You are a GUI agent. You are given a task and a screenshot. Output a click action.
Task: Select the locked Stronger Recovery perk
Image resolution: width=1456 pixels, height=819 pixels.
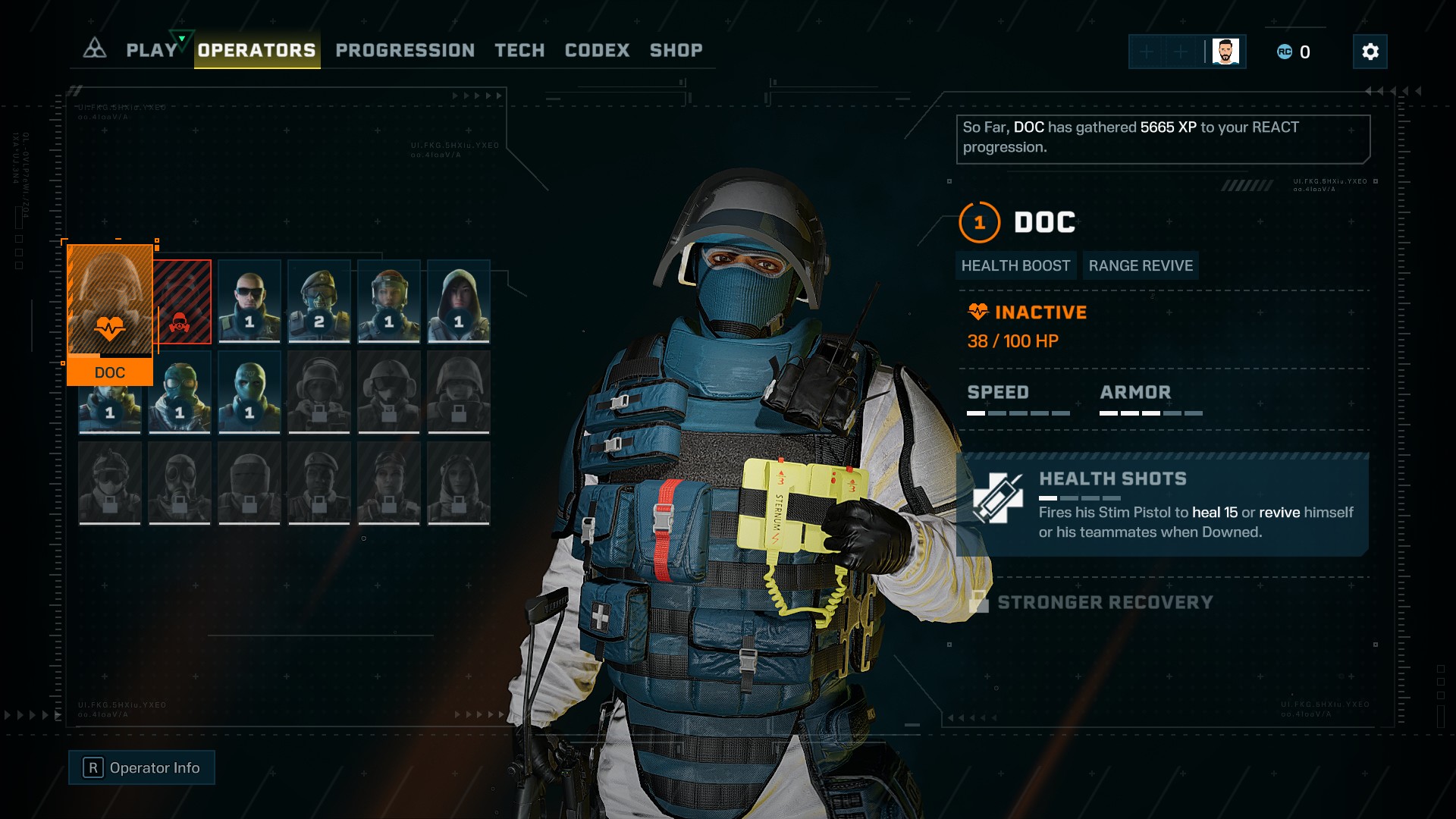coord(1104,602)
